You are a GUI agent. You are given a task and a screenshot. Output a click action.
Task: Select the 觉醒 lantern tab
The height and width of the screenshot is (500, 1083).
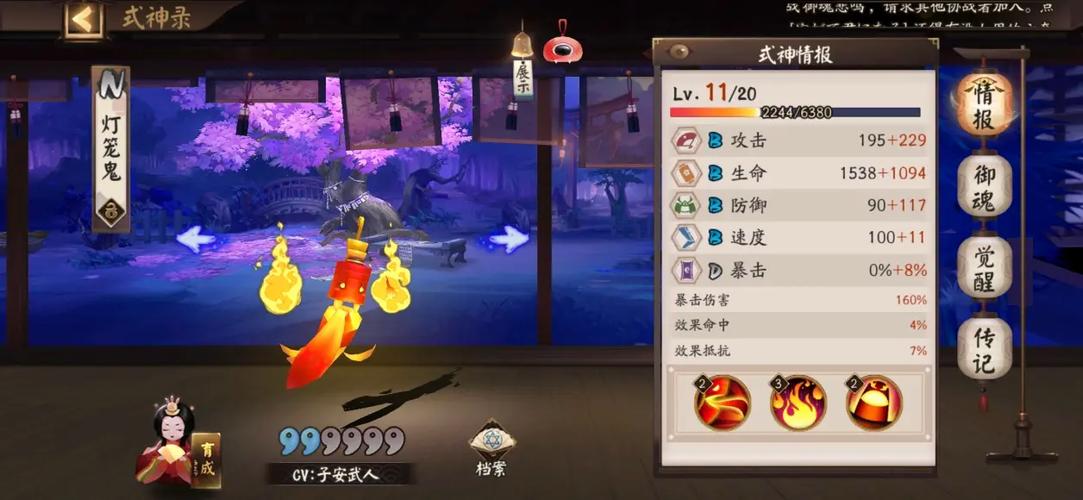click(985, 266)
